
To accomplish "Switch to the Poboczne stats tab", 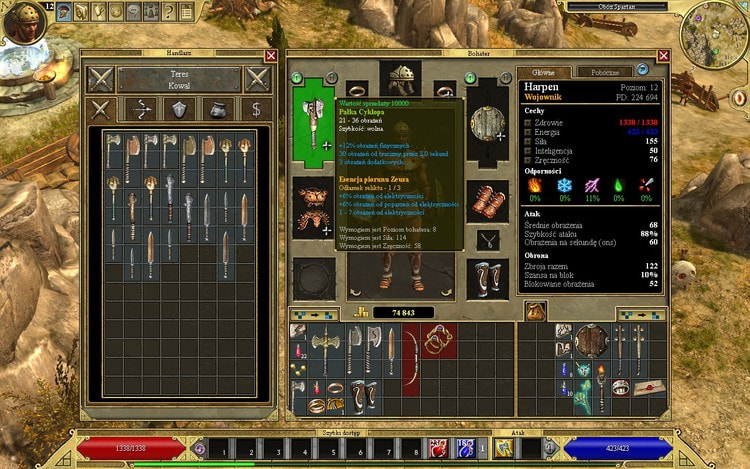I will coord(605,72).
